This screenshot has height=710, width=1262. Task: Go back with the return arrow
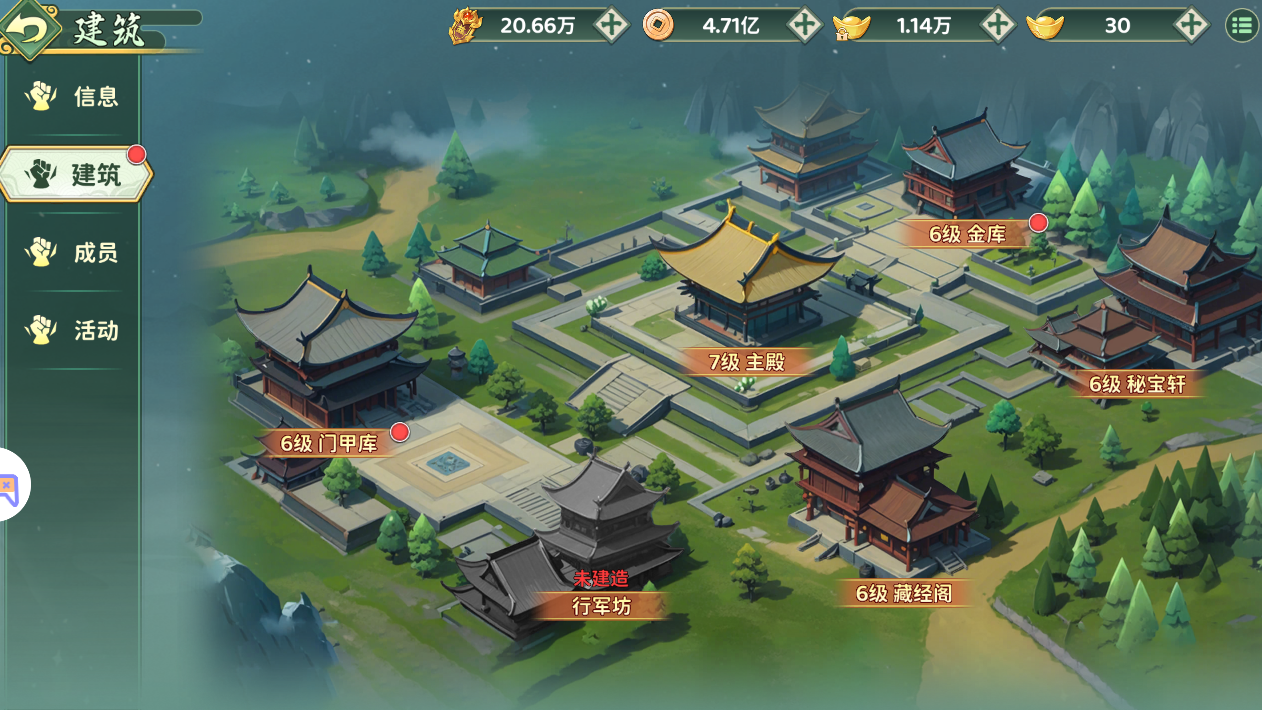[x=29, y=28]
